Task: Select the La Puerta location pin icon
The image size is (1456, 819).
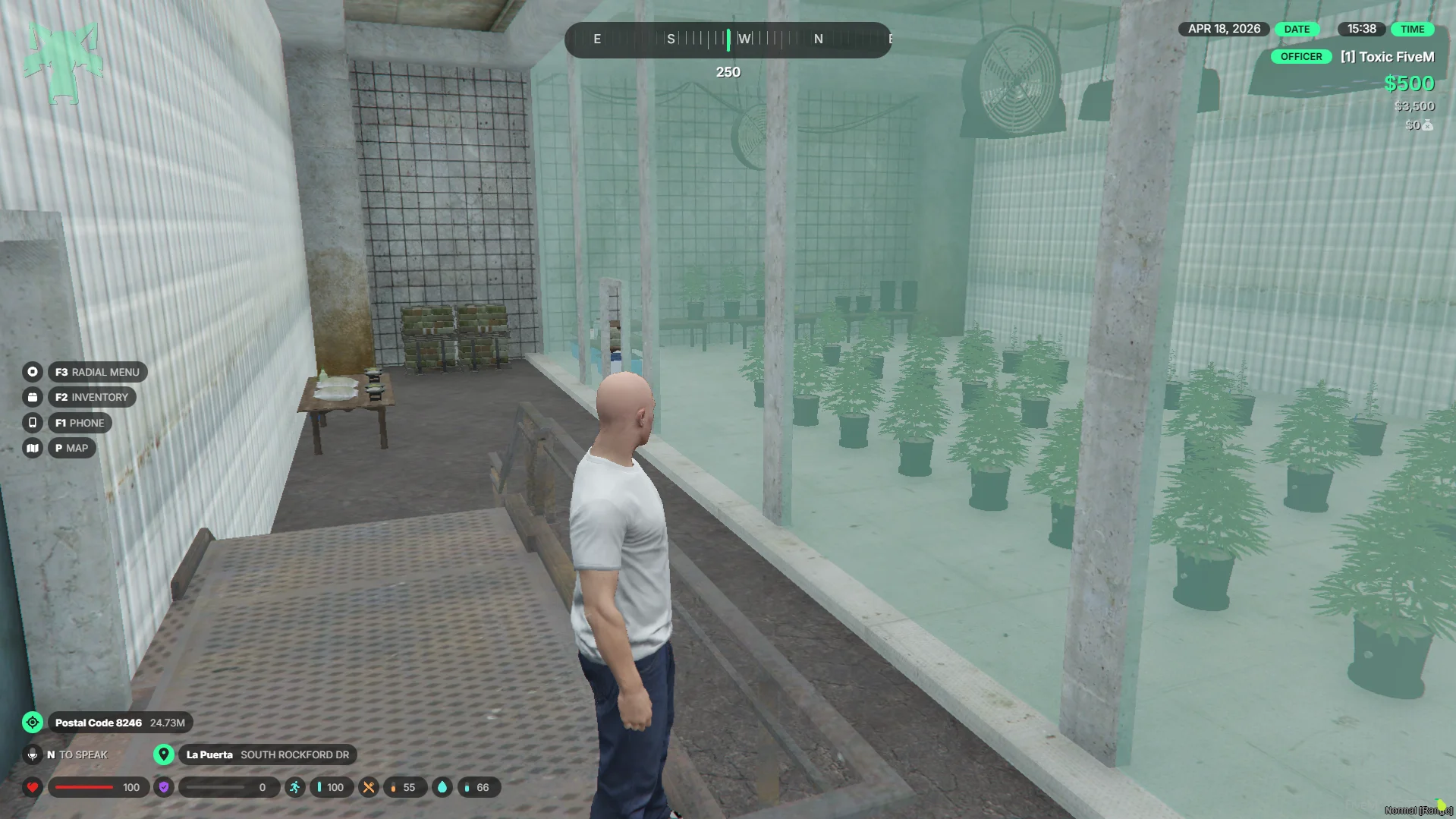Action: (164, 754)
